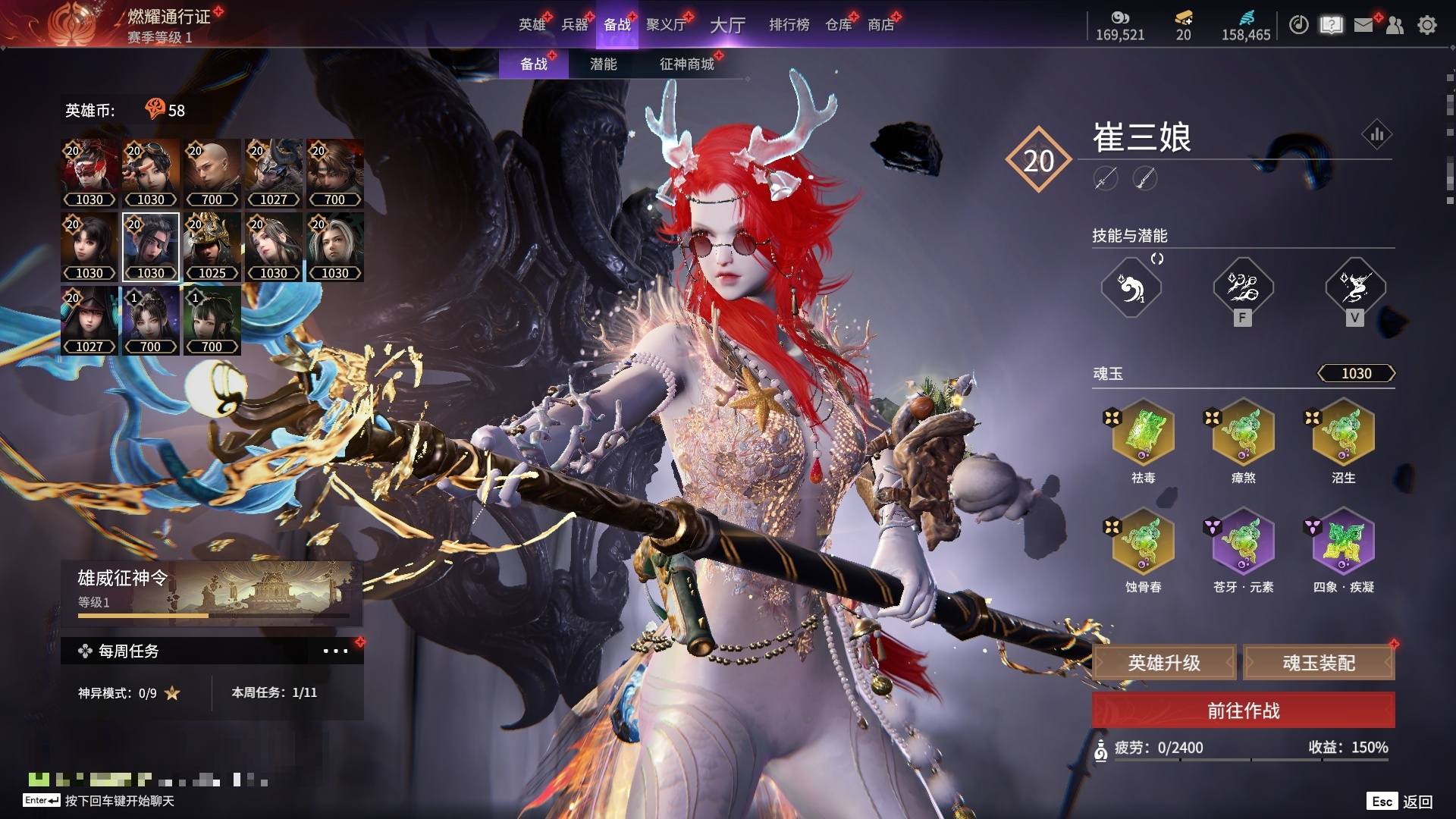Select the 四象·疾凝 purple soul jade
The image size is (1456, 819).
pyautogui.click(x=1343, y=543)
